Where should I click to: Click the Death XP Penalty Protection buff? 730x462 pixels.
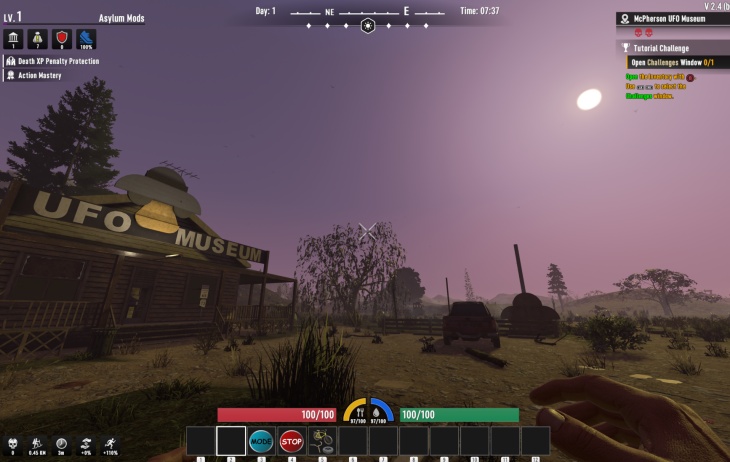(57, 61)
